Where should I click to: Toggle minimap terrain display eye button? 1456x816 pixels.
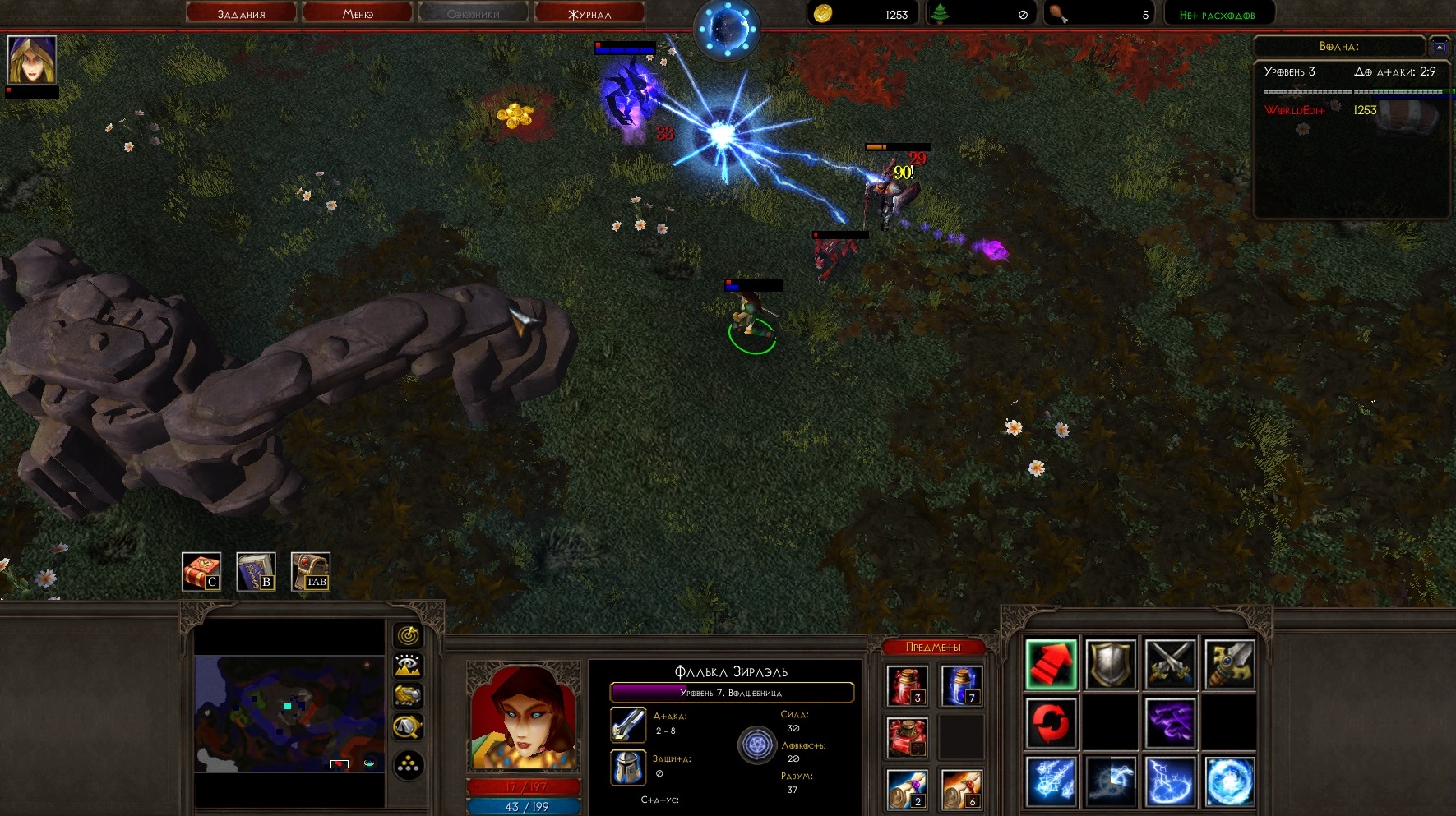tap(409, 666)
